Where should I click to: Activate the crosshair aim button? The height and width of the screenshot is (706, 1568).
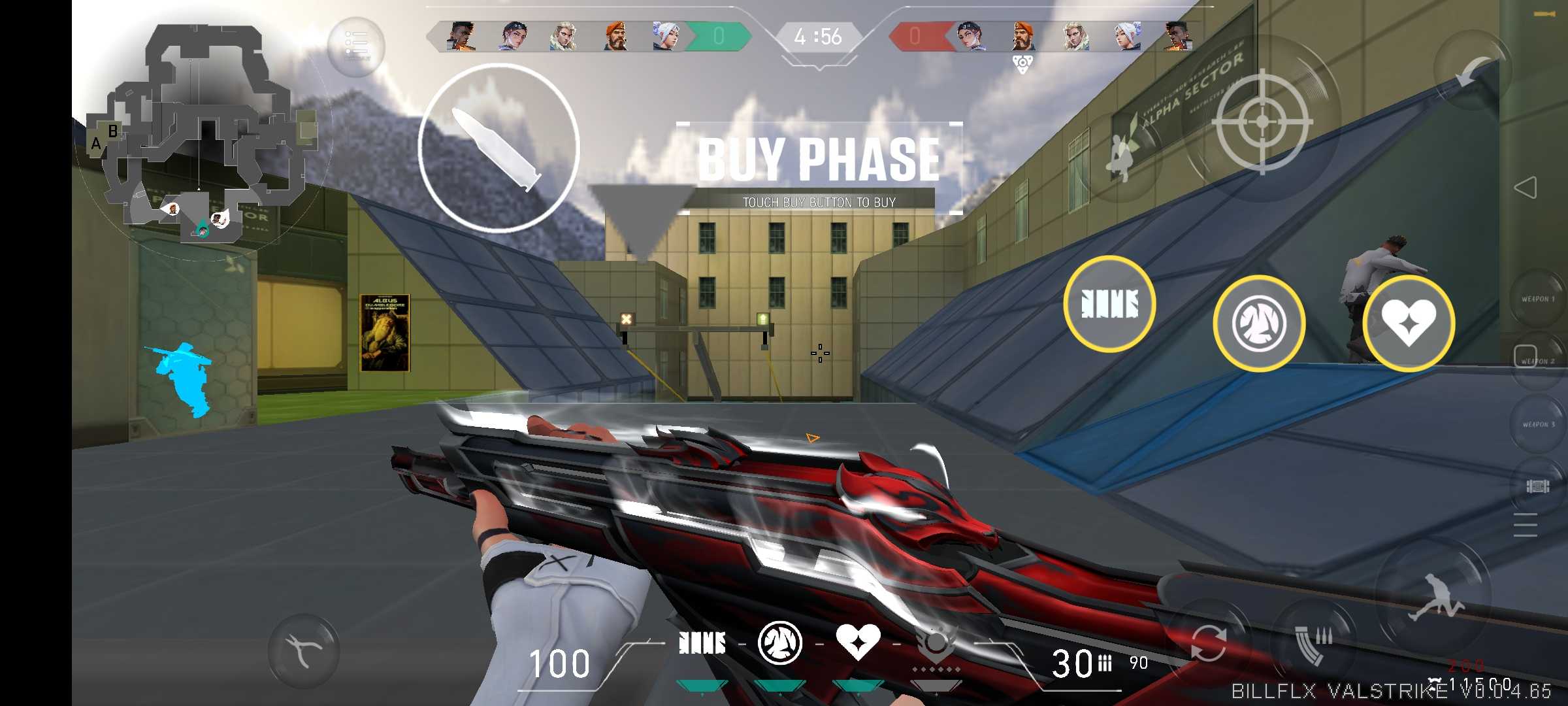(x=1262, y=122)
